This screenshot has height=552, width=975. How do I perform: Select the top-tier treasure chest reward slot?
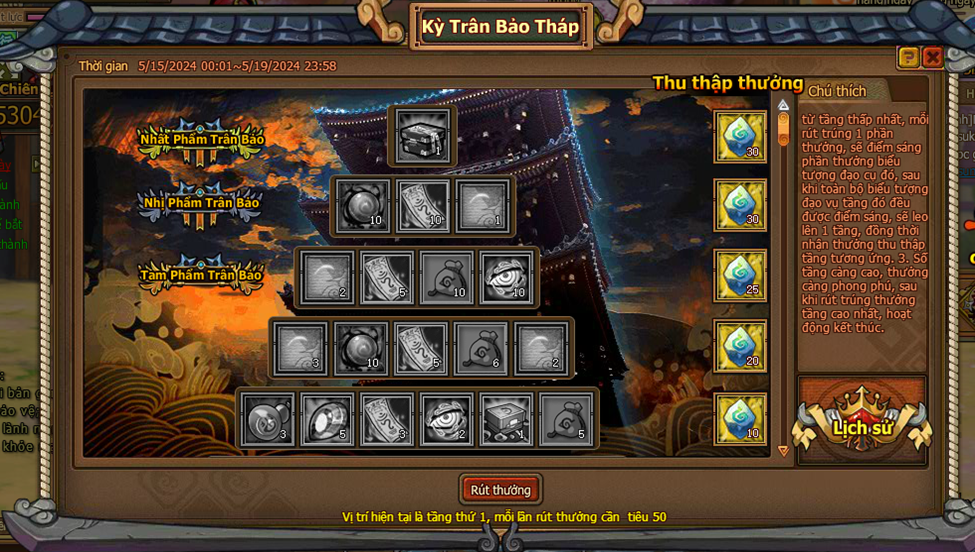tap(421, 137)
